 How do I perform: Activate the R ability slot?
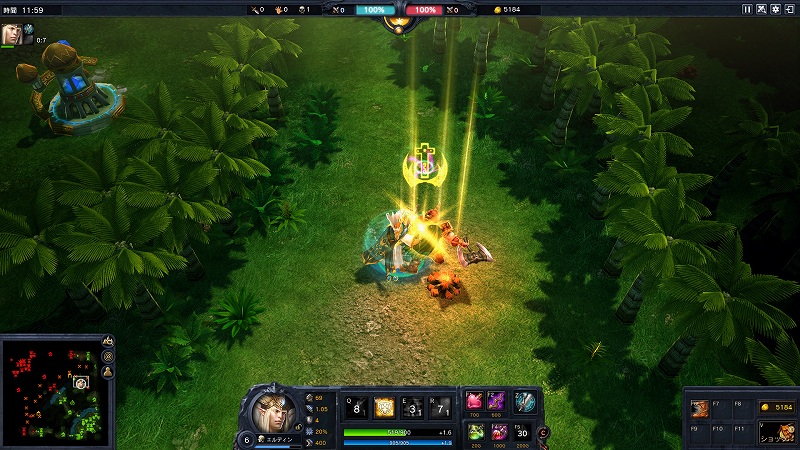[437, 406]
